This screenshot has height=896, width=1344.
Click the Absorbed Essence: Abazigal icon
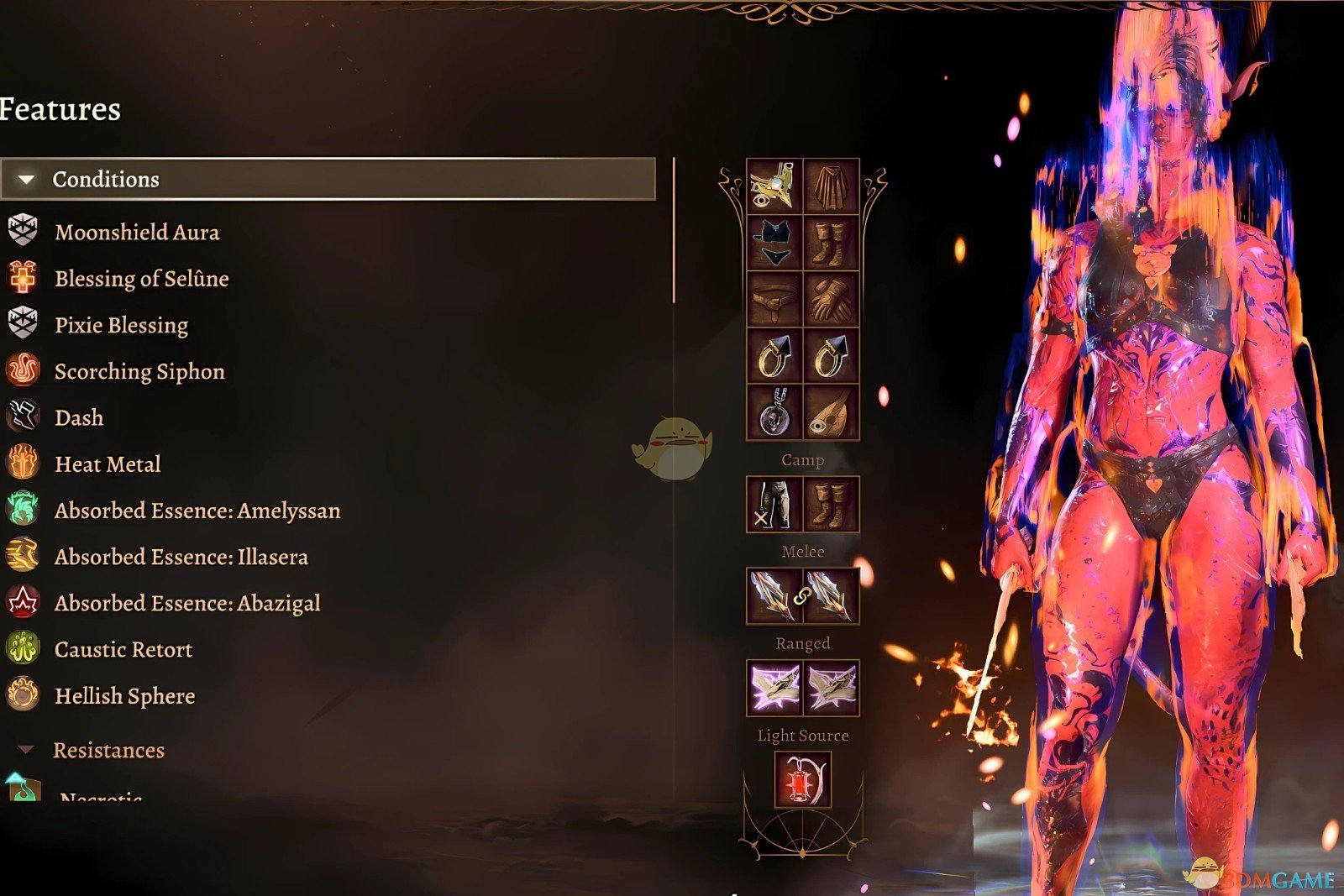point(23,602)
